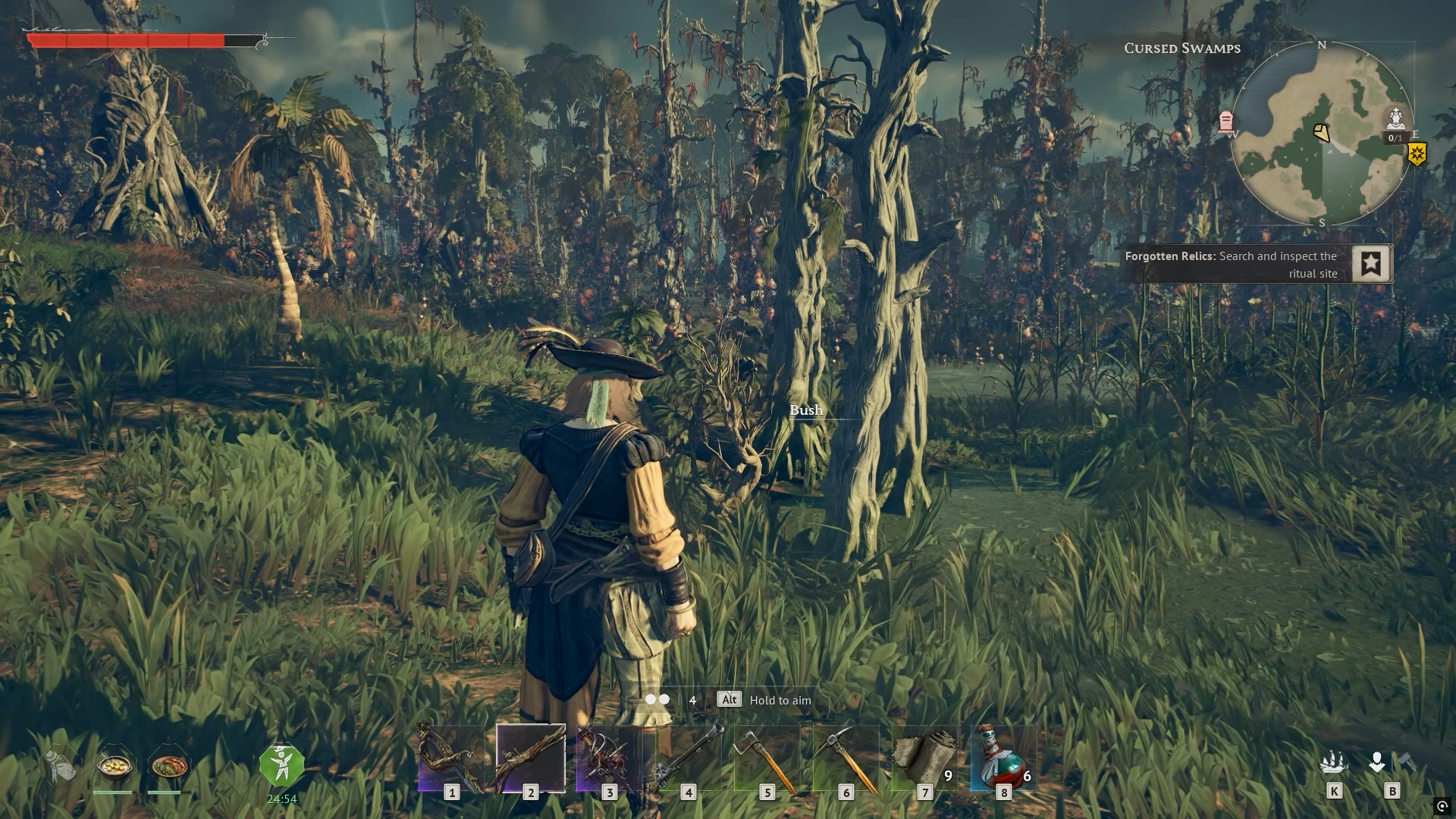
Task: Click the quest star banner icon
Action: (x=1371, y=264)
